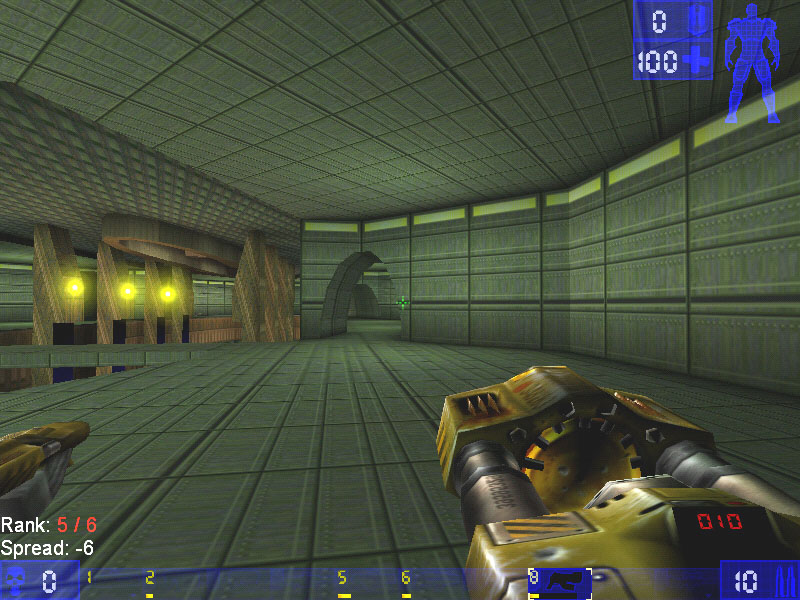Click the armor shield icon

pos(696,20)
